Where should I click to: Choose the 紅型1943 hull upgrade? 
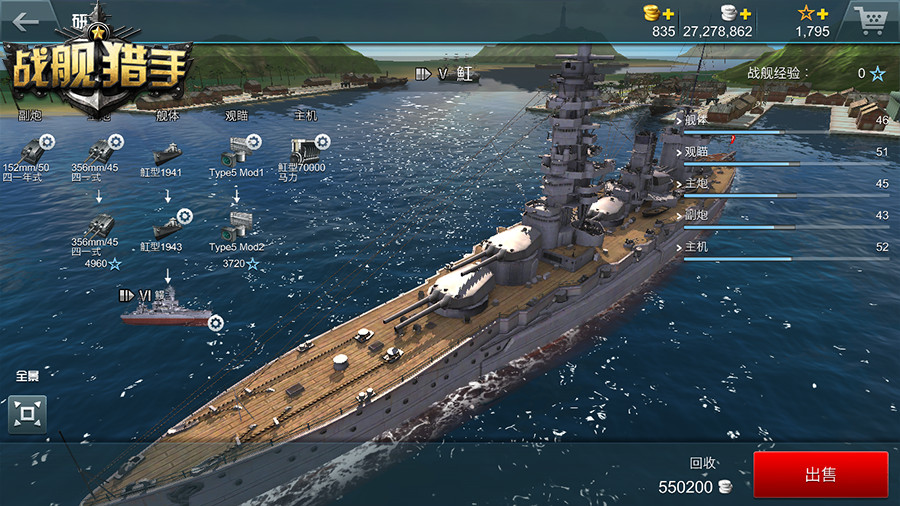[x=167, y=227]
